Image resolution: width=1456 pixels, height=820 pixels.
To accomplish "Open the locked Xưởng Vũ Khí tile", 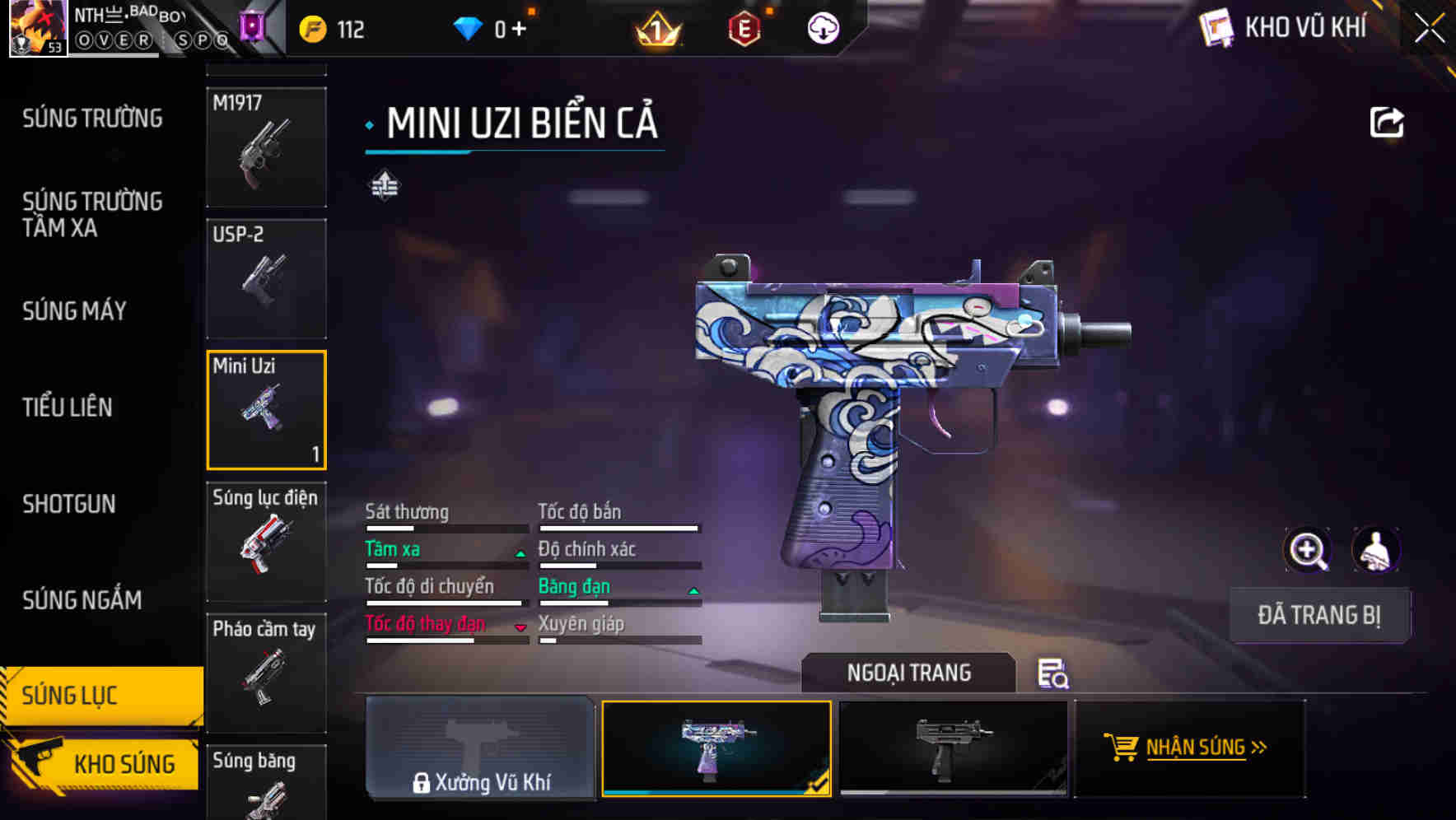I will click(x=480, y=748).
